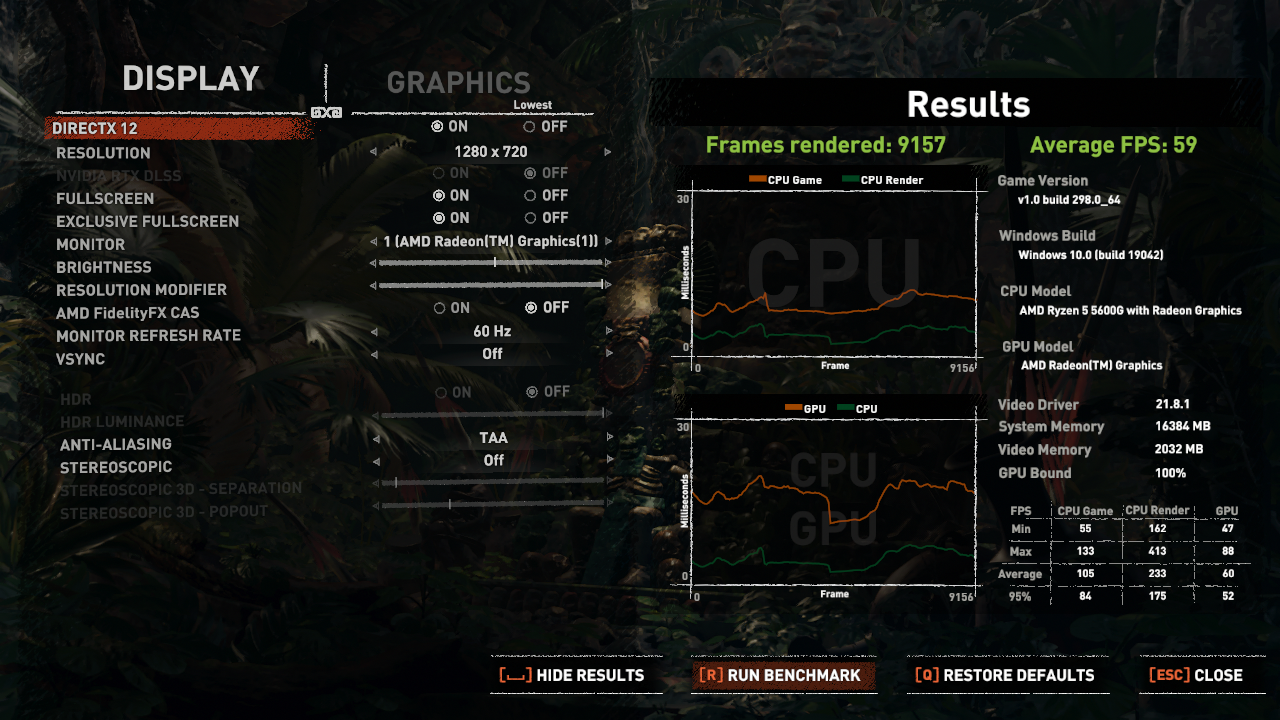The height and width of the screenshot is (720, 1280).
Task: Switch monitor selection with left arrow
Action: [376, 240]
